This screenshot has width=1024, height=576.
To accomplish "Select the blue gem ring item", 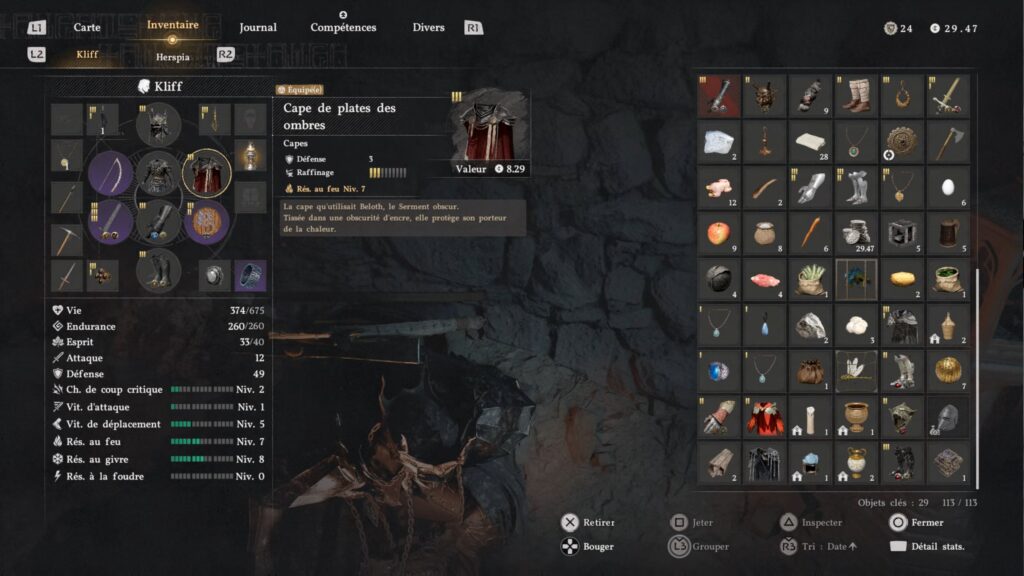I will pos(718,370).
